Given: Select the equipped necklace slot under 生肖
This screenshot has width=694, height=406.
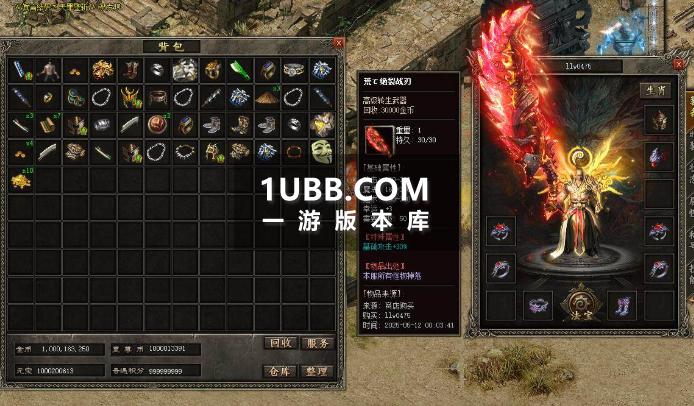Looking at the screenshot, I should point(656,158).
